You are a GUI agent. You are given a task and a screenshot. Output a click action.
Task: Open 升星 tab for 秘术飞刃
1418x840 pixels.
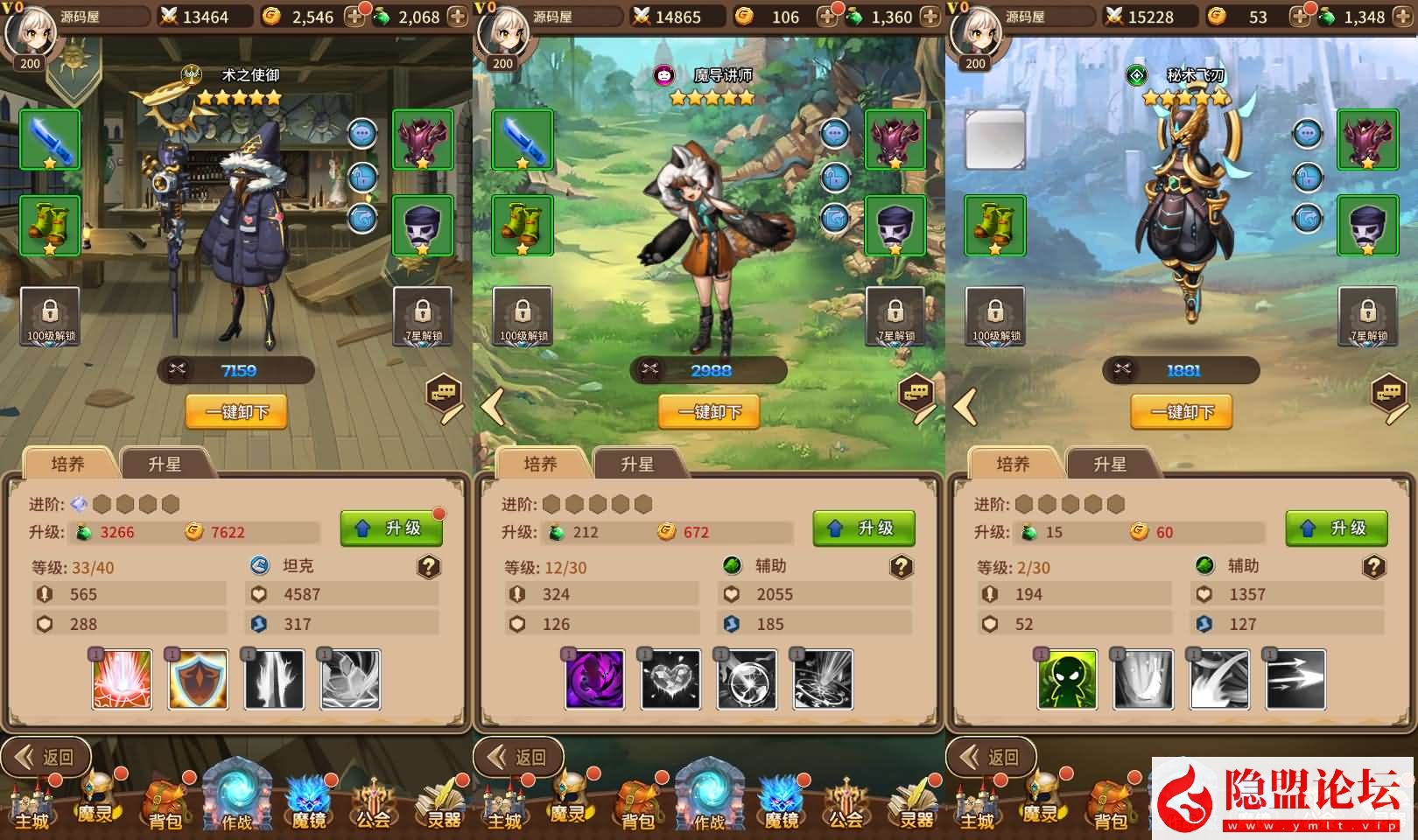coord(1110,464)
